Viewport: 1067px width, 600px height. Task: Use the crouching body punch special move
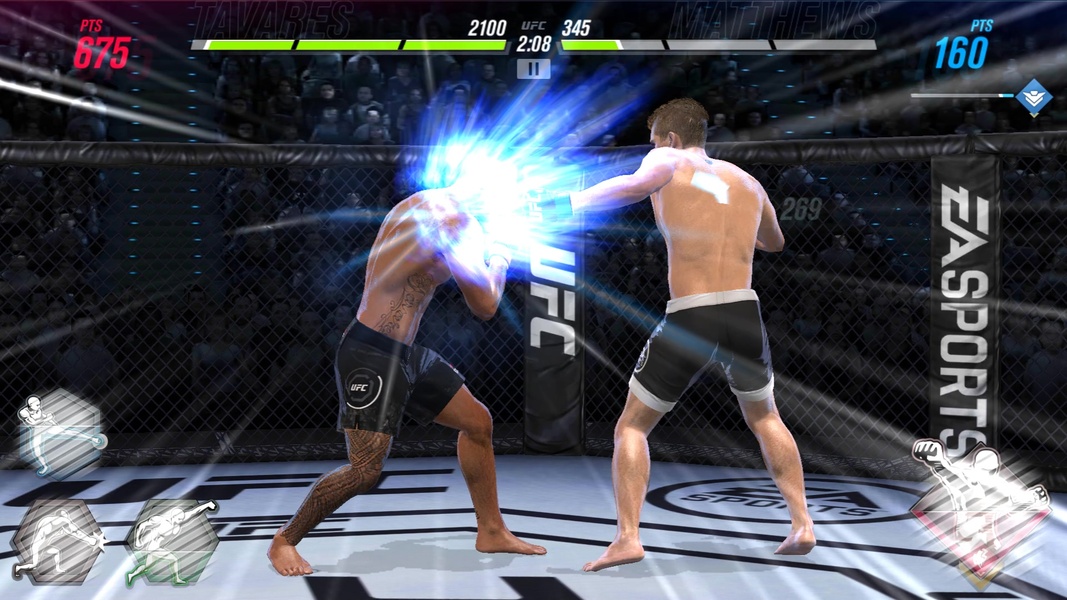click(x=58, y=541)
